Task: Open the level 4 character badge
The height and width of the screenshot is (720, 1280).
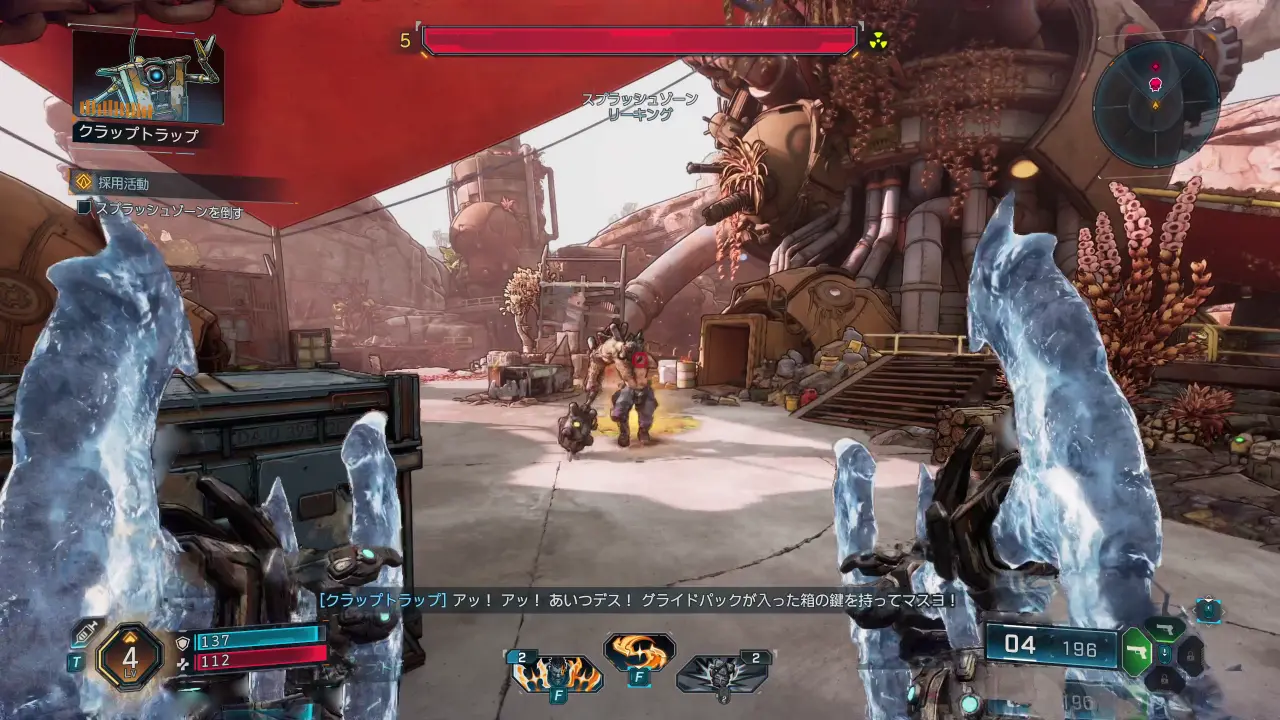Action: click(130, 657)
